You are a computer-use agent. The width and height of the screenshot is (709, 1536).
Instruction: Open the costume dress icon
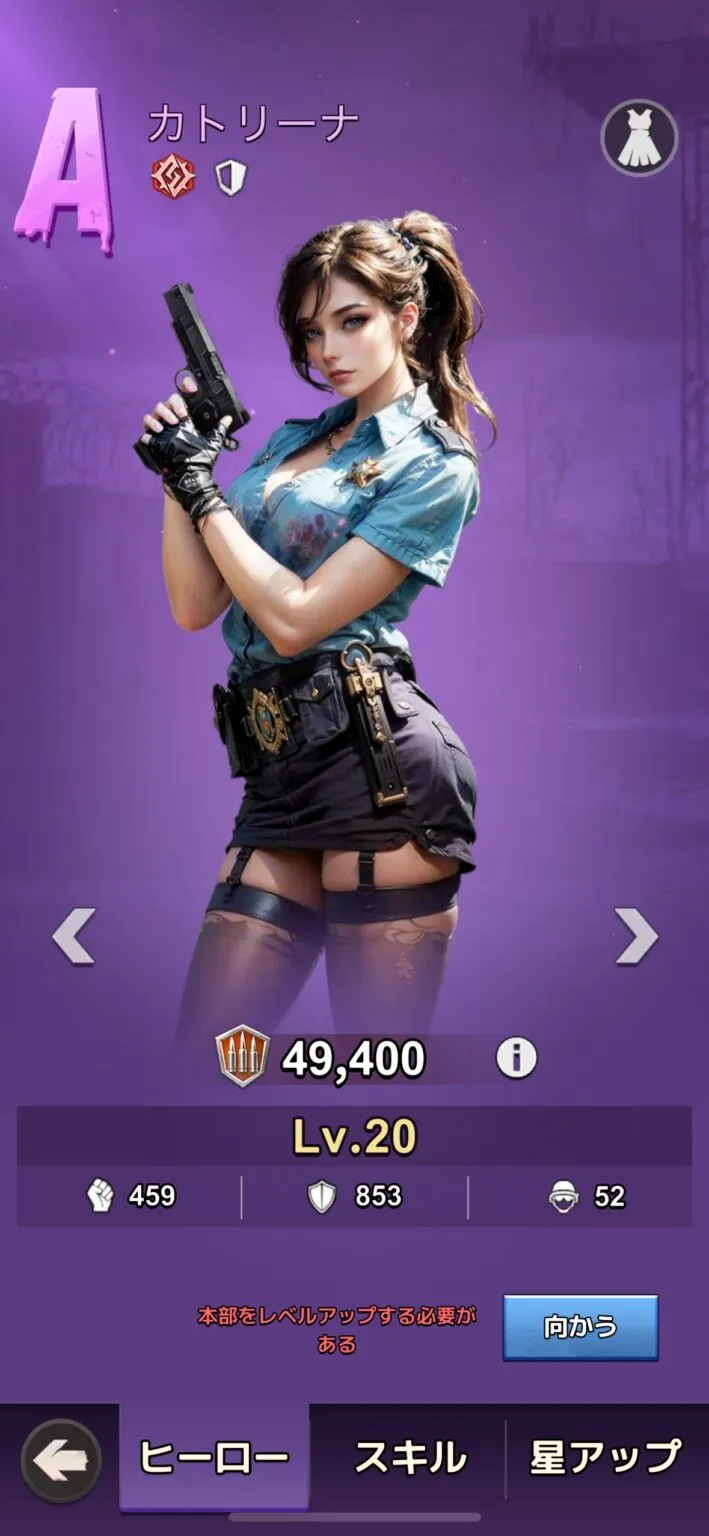tap(638, 139)
